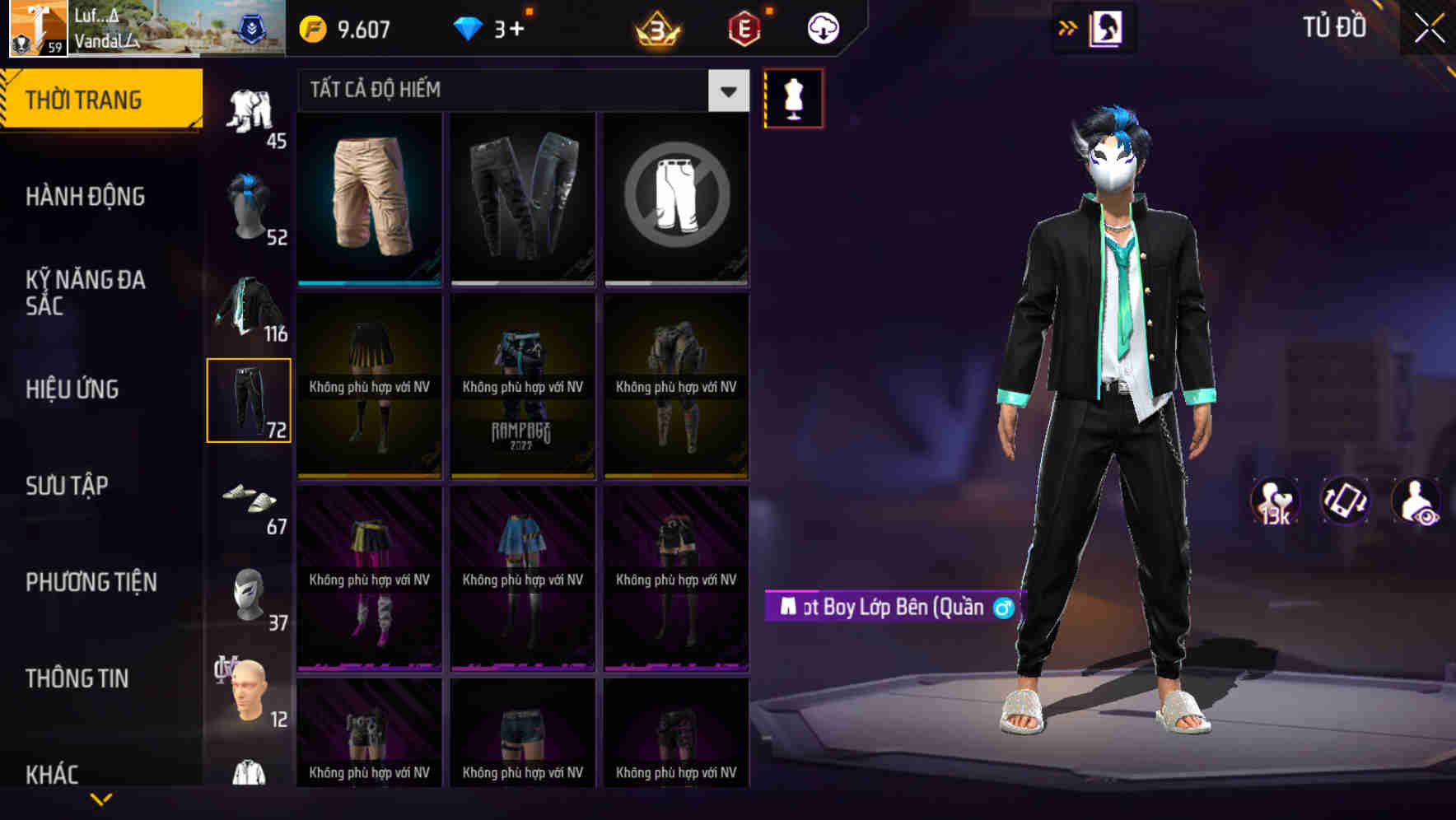Expand the sidebar with the bottom chevron

(x=100, y=799)
